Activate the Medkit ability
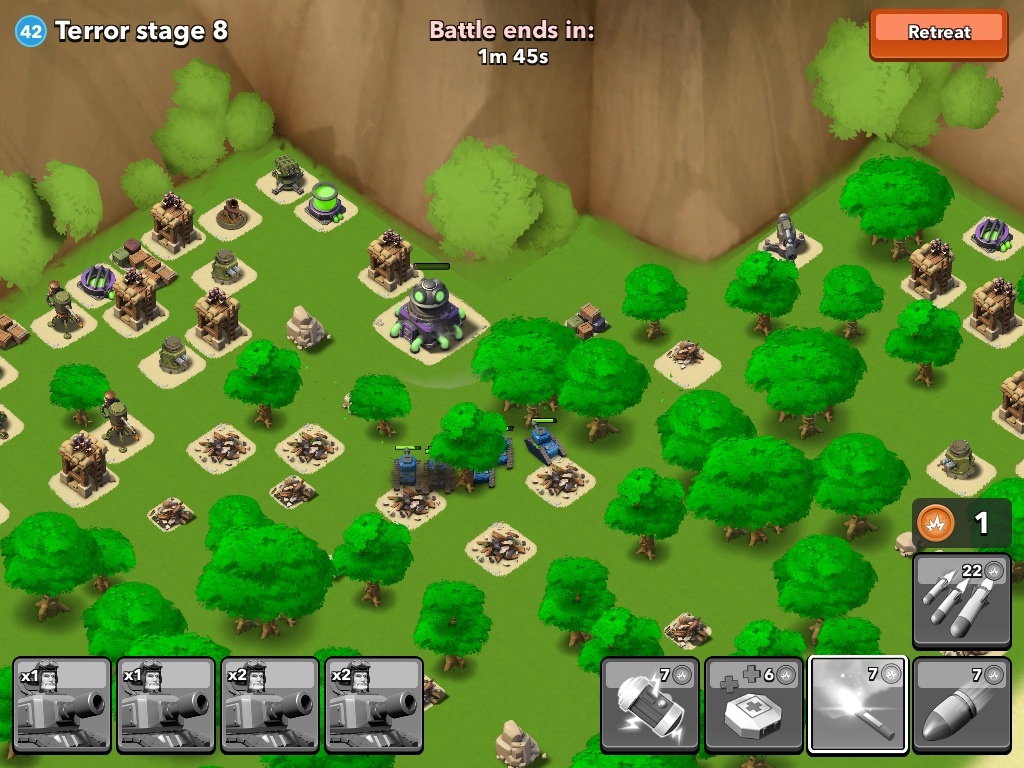 pos(753,704)
